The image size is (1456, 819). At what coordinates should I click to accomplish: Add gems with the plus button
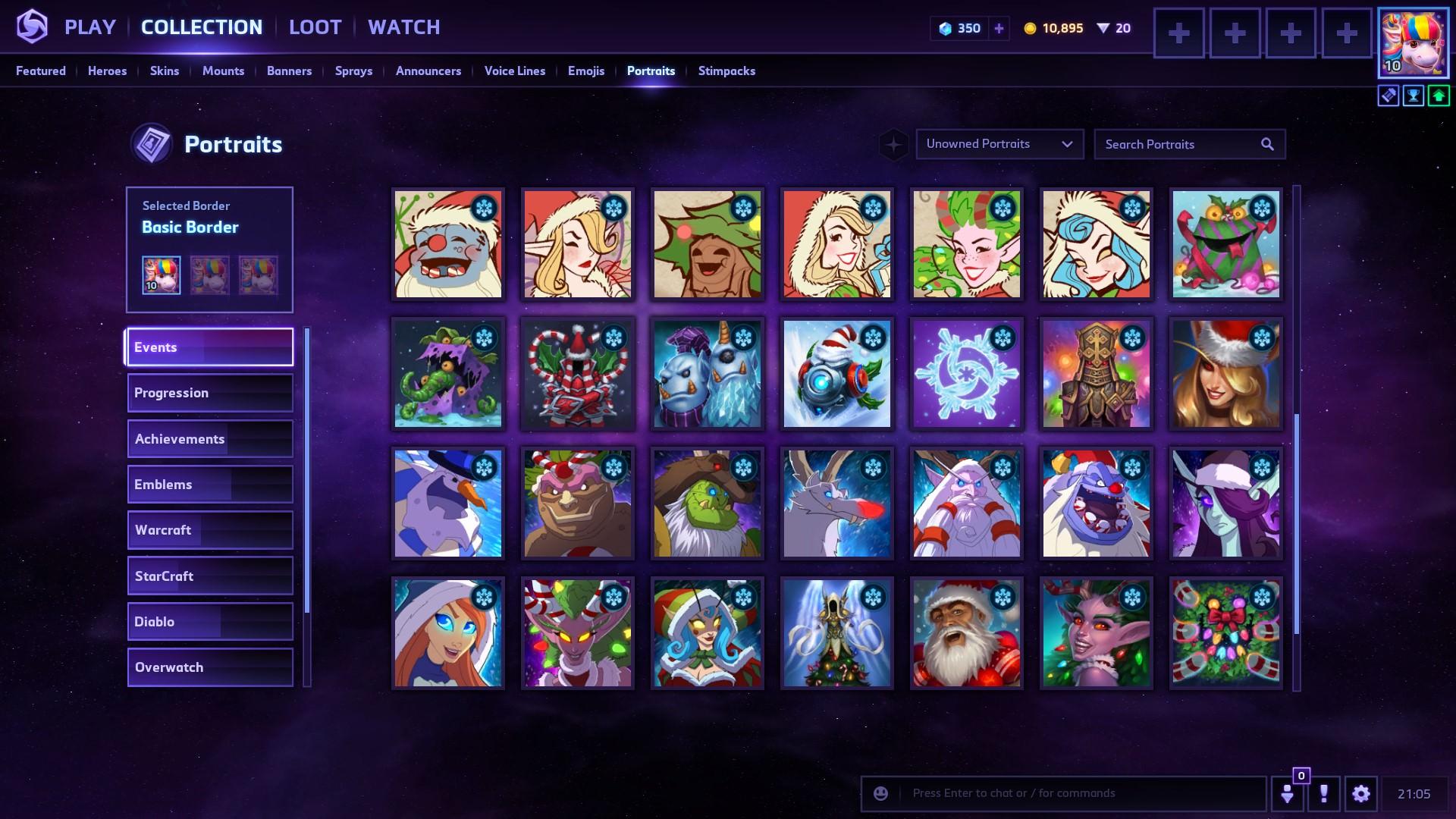[x=999, y=29]
